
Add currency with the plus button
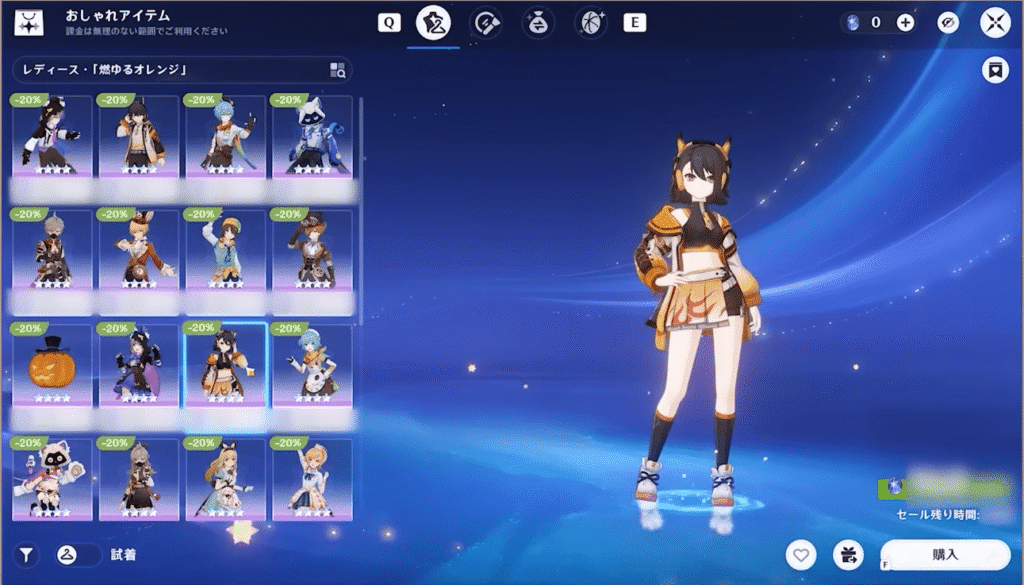(905, 22)
